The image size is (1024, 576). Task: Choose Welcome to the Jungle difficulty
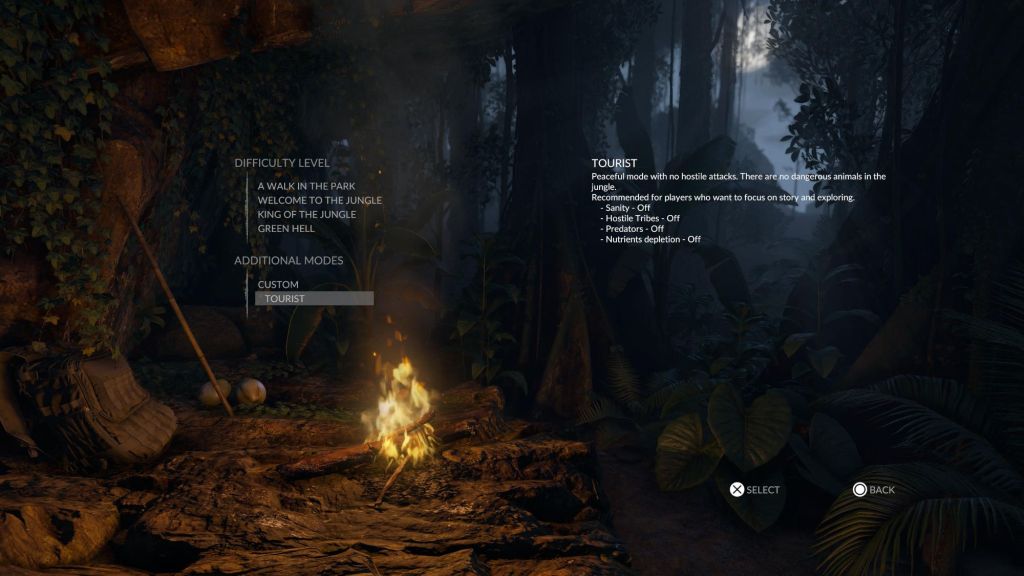[x=319, y=200]
